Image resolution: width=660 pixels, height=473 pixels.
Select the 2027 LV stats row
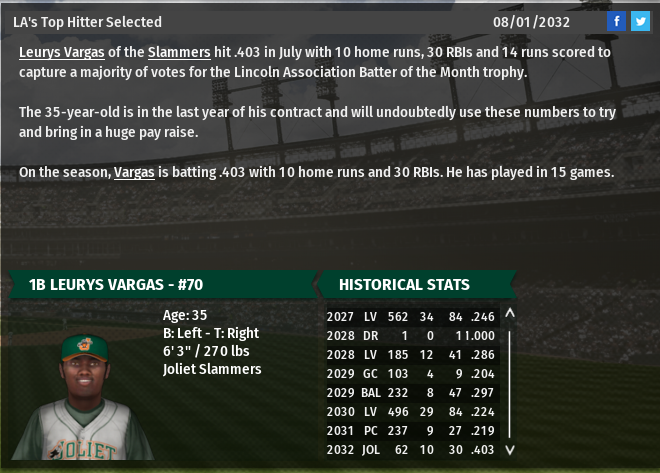tap(411, 317)
